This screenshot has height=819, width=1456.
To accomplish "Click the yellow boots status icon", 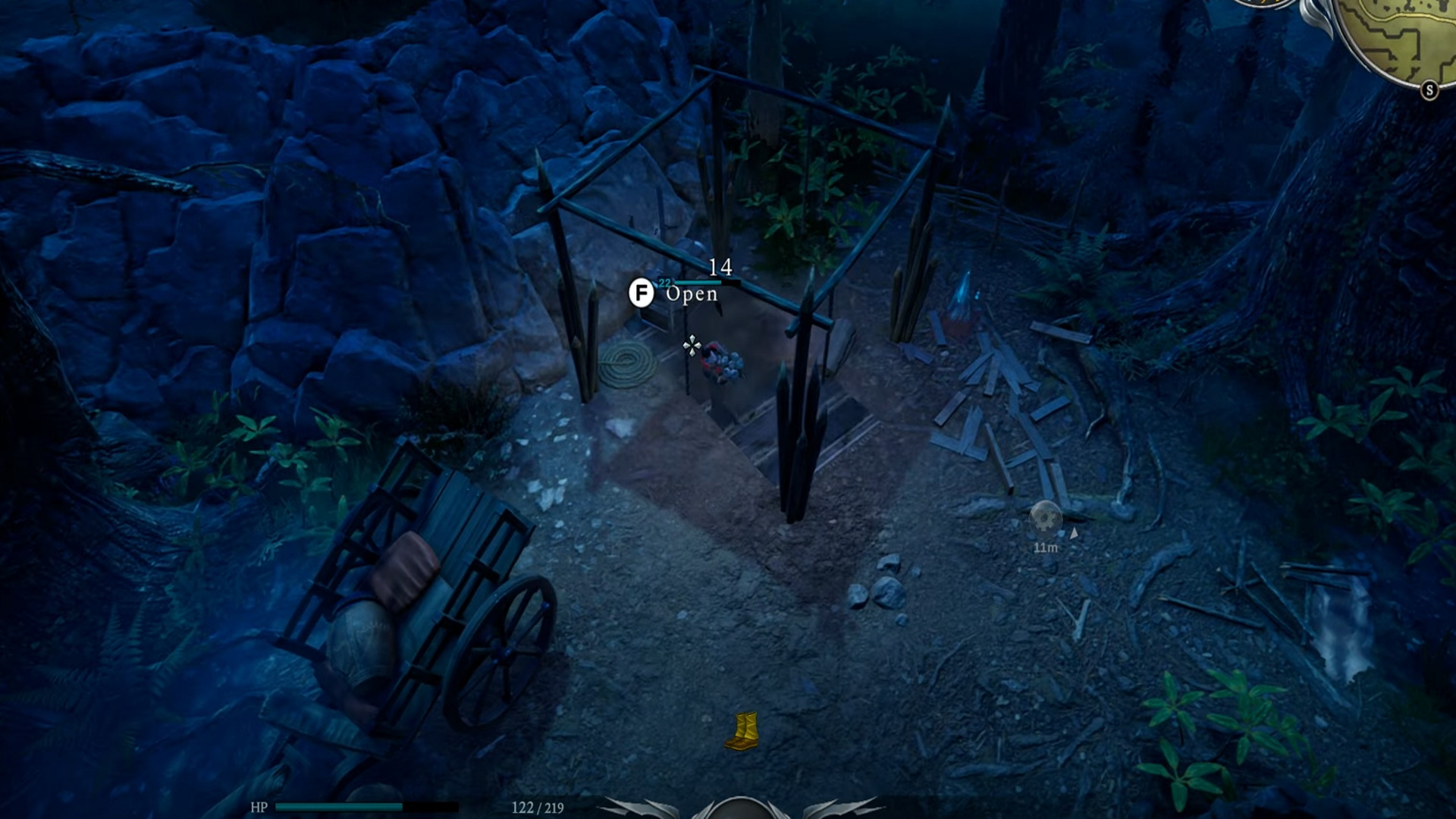I will (742, 730).
